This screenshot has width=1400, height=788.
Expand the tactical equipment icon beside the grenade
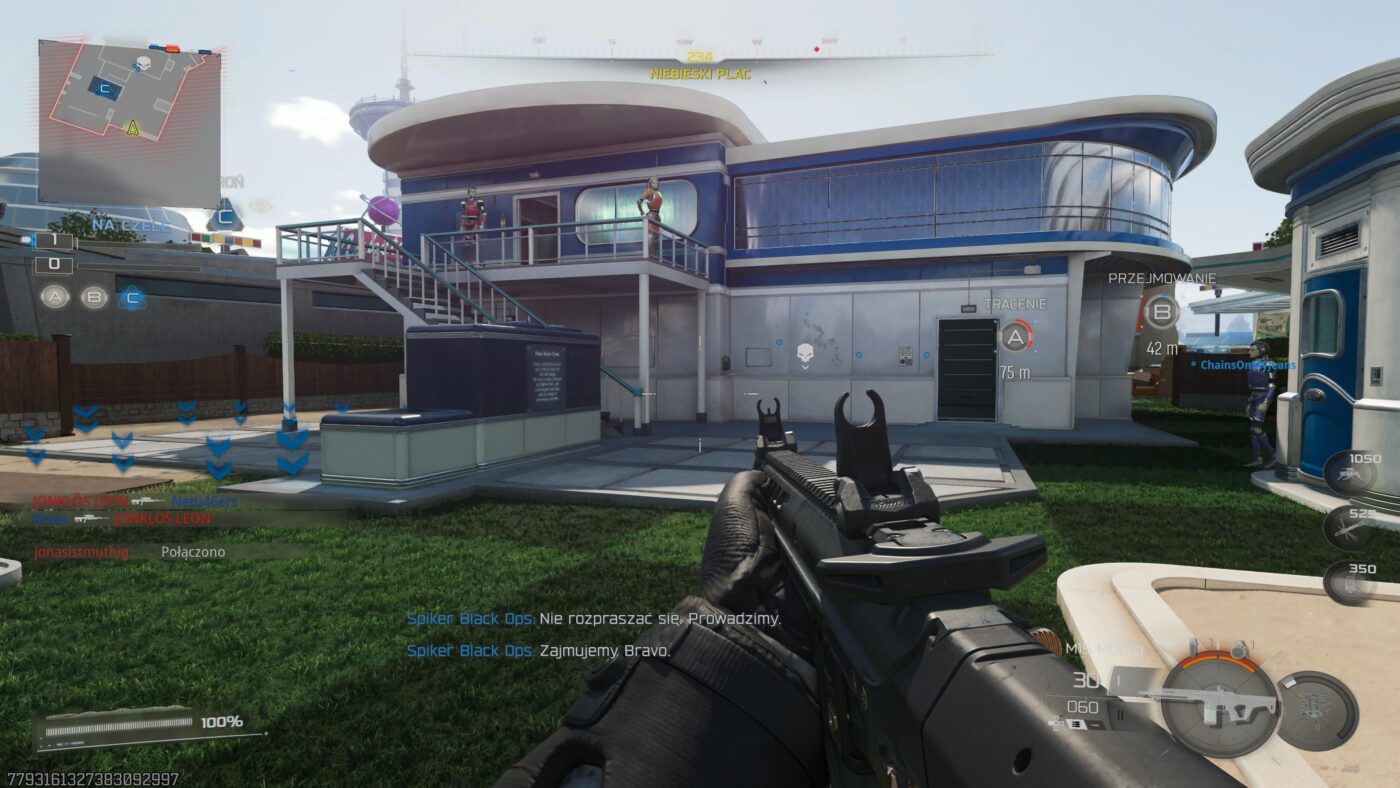coord(1194,645)
